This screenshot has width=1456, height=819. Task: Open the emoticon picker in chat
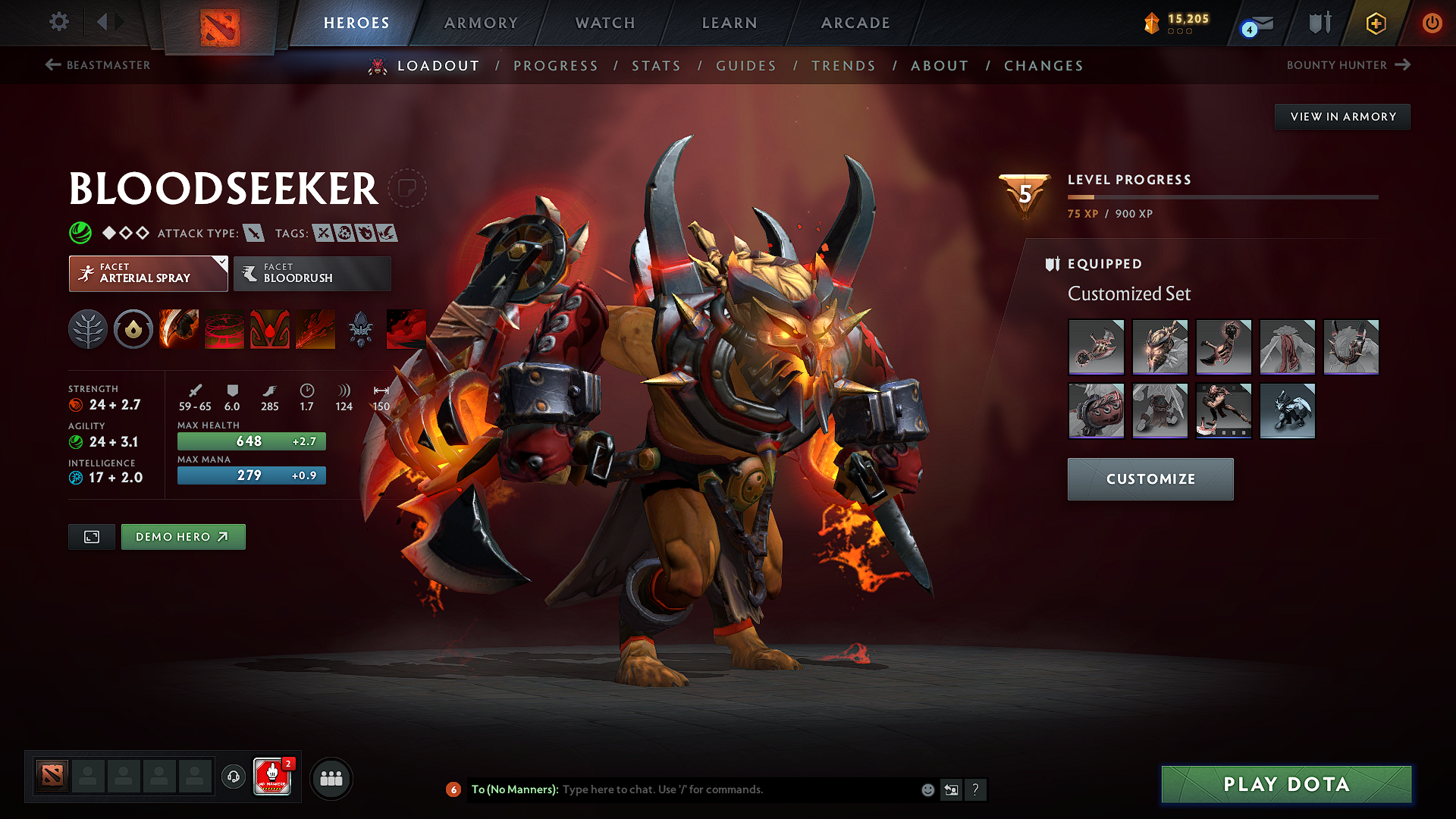point(927,789)
